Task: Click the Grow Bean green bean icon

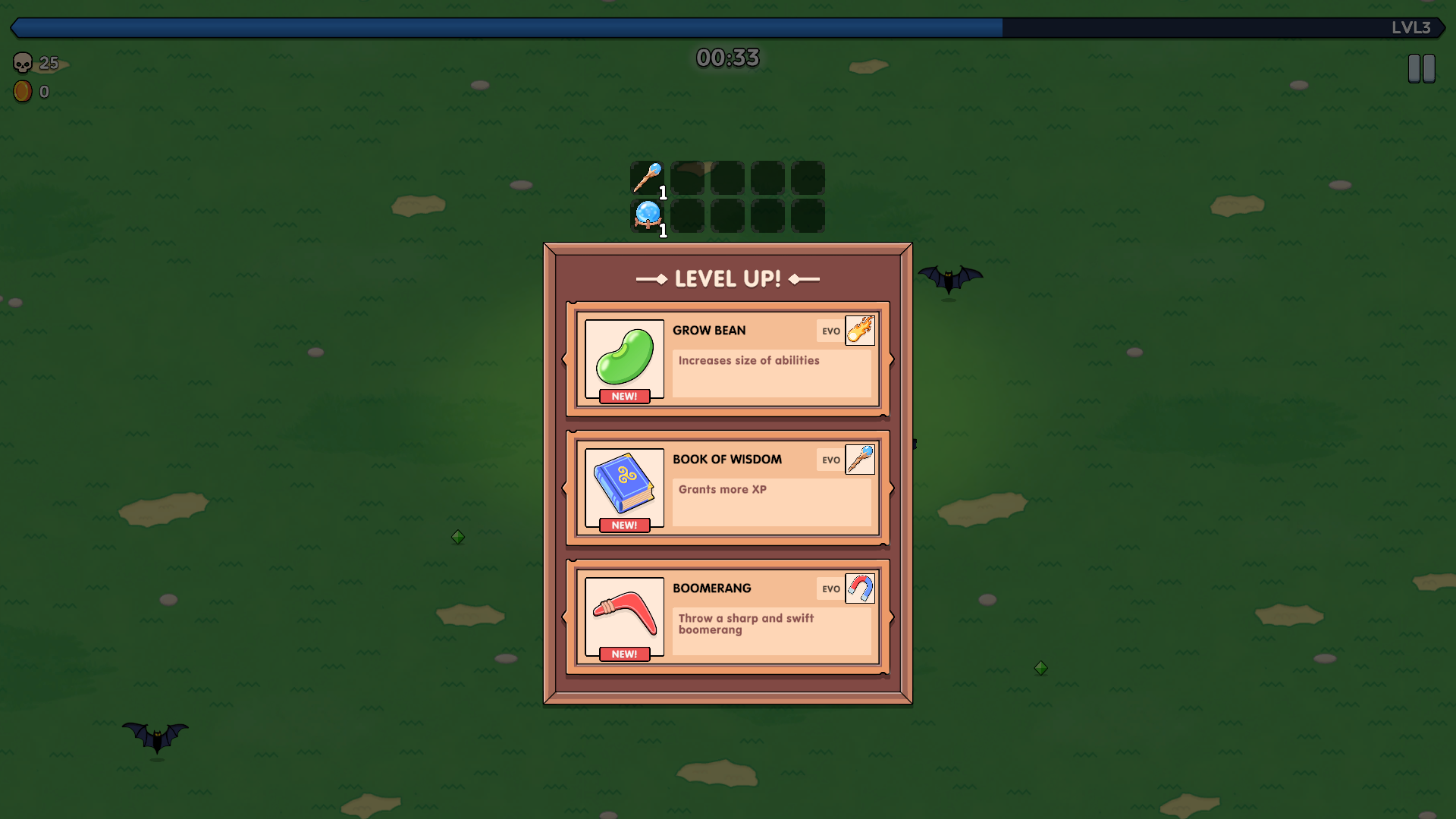Action: (623, 358)
